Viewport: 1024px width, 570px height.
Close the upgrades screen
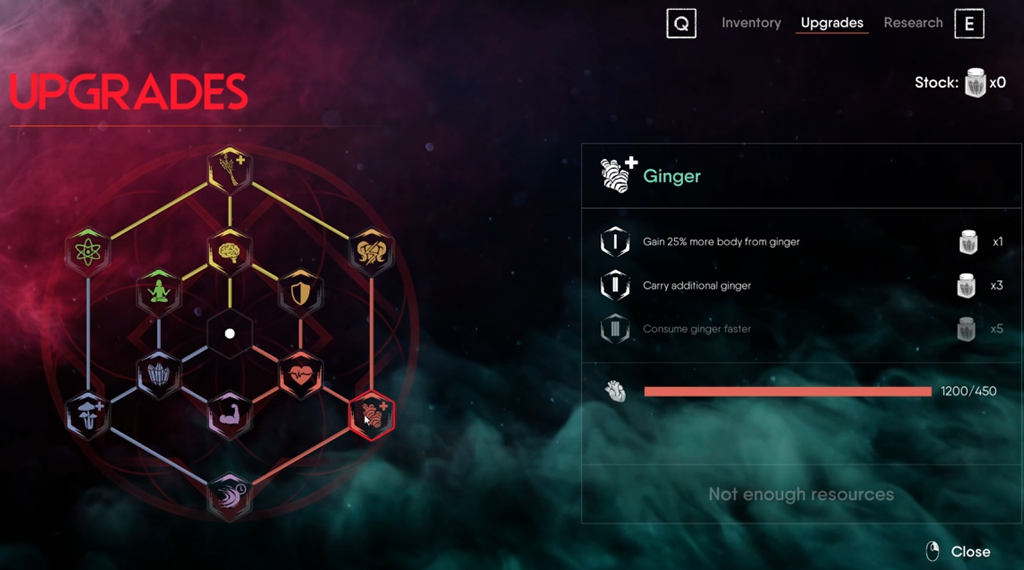(958, 551)
